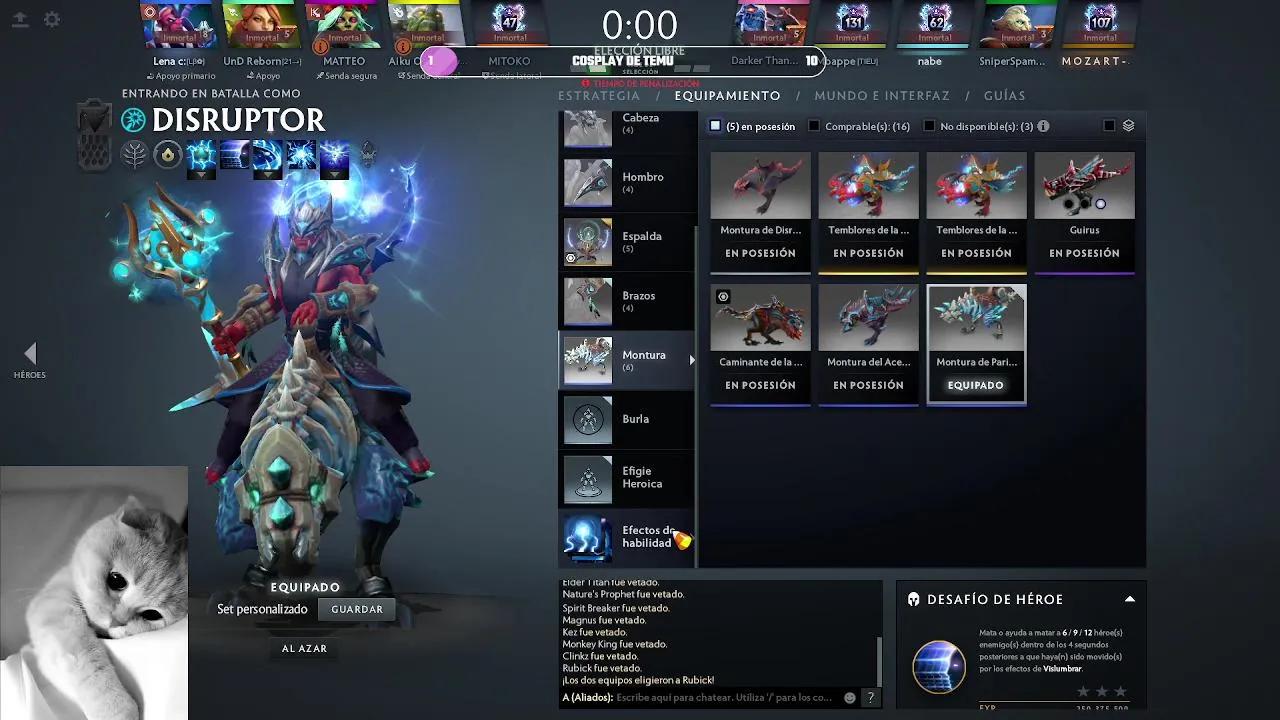Select the Burla category

(627, 419)
